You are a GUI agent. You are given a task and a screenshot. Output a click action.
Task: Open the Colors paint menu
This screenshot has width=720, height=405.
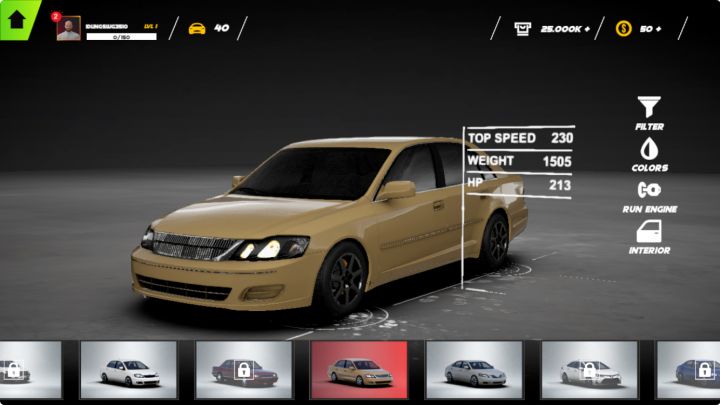649,152
